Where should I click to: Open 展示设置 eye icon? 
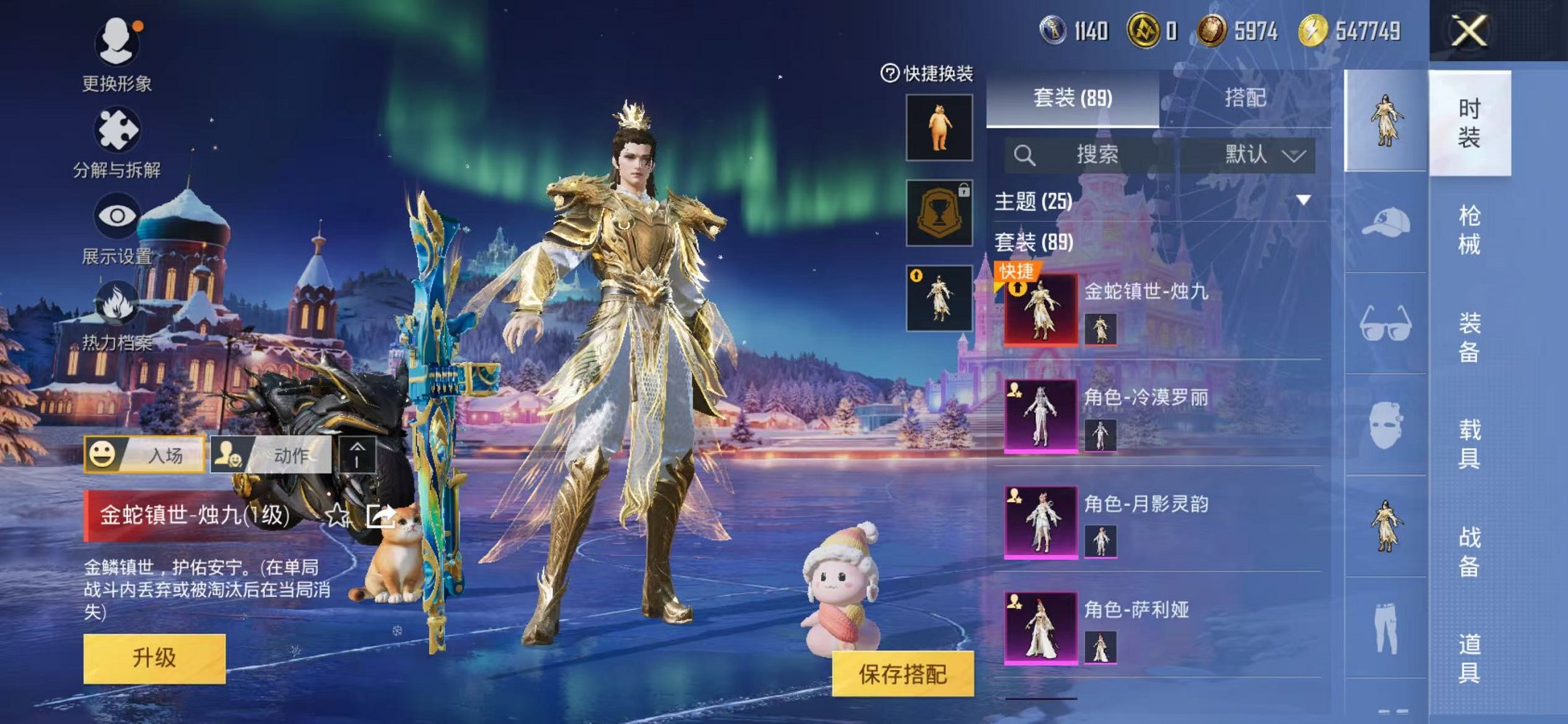tap(117, 215)
